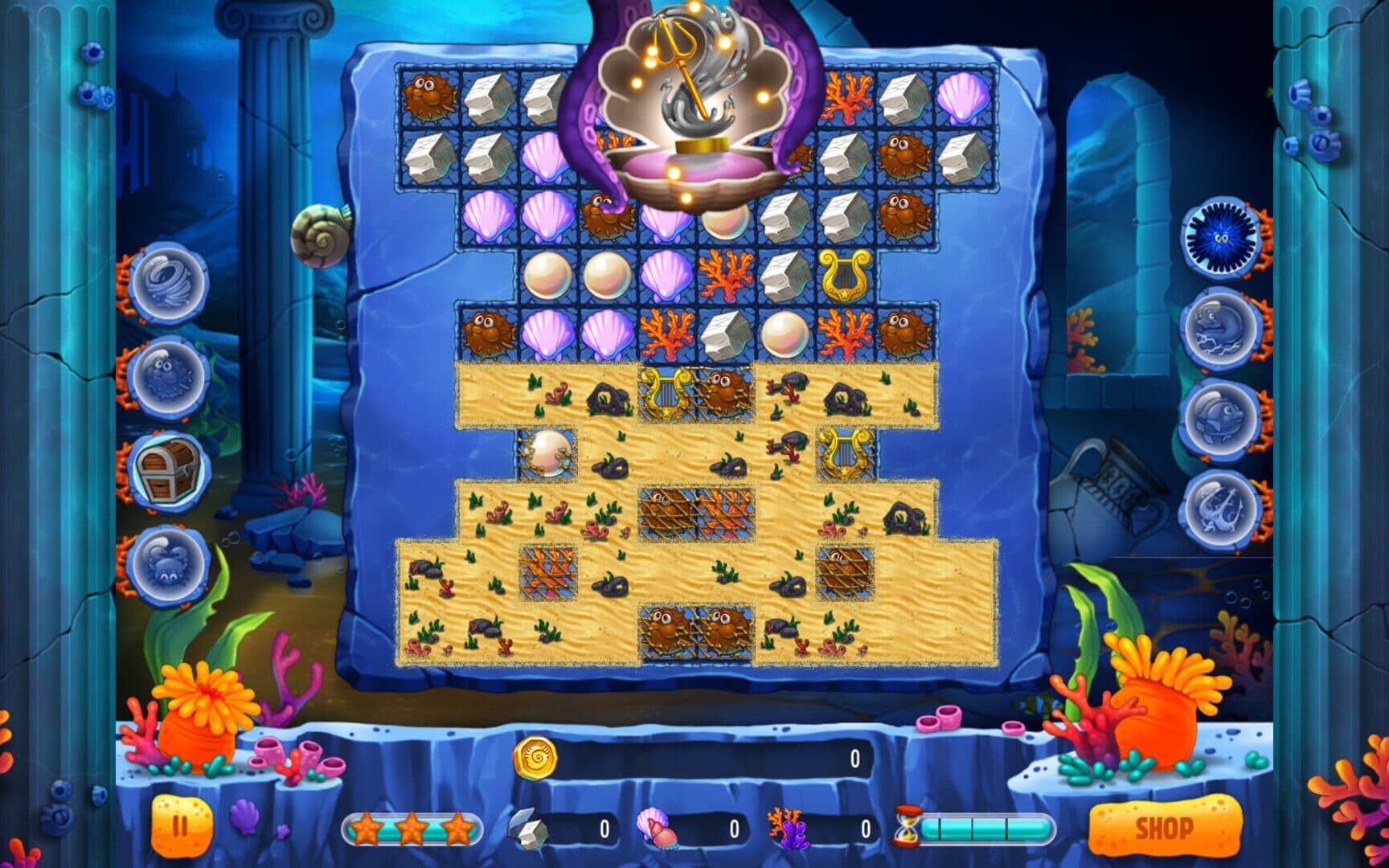This screenshot has width=1389, height=868.
Task: Open the treasure chest power-up
Action: [x=166, y=473]
